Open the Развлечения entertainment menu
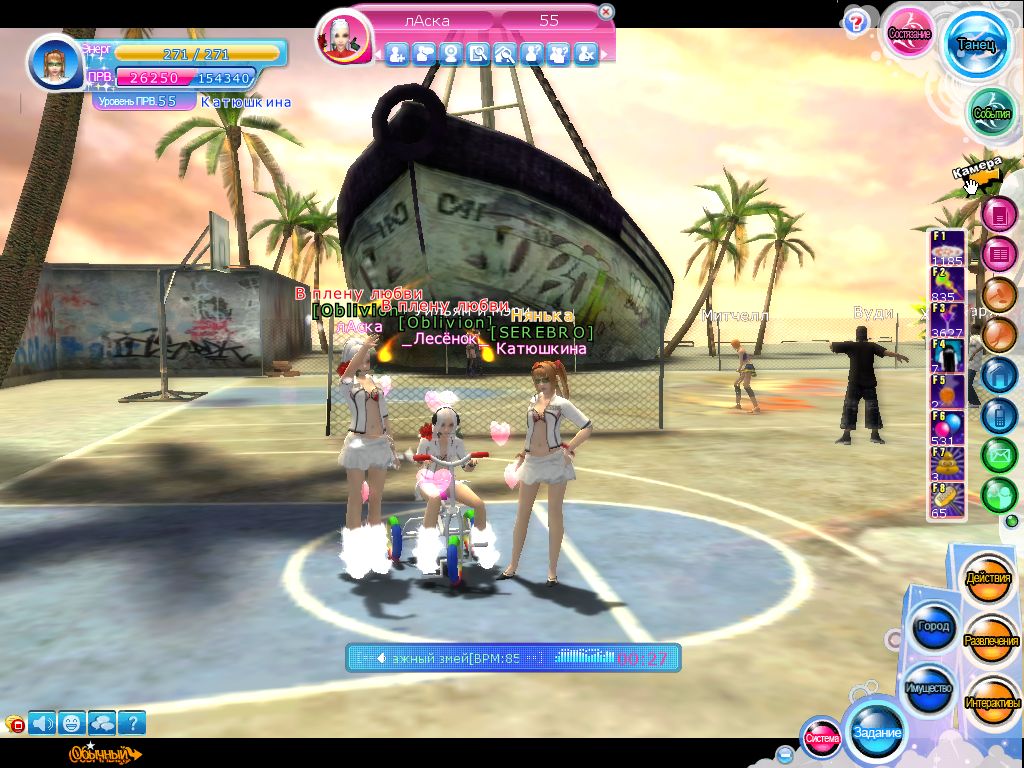This screenshot has width=1024, height=768. (991, 640)
